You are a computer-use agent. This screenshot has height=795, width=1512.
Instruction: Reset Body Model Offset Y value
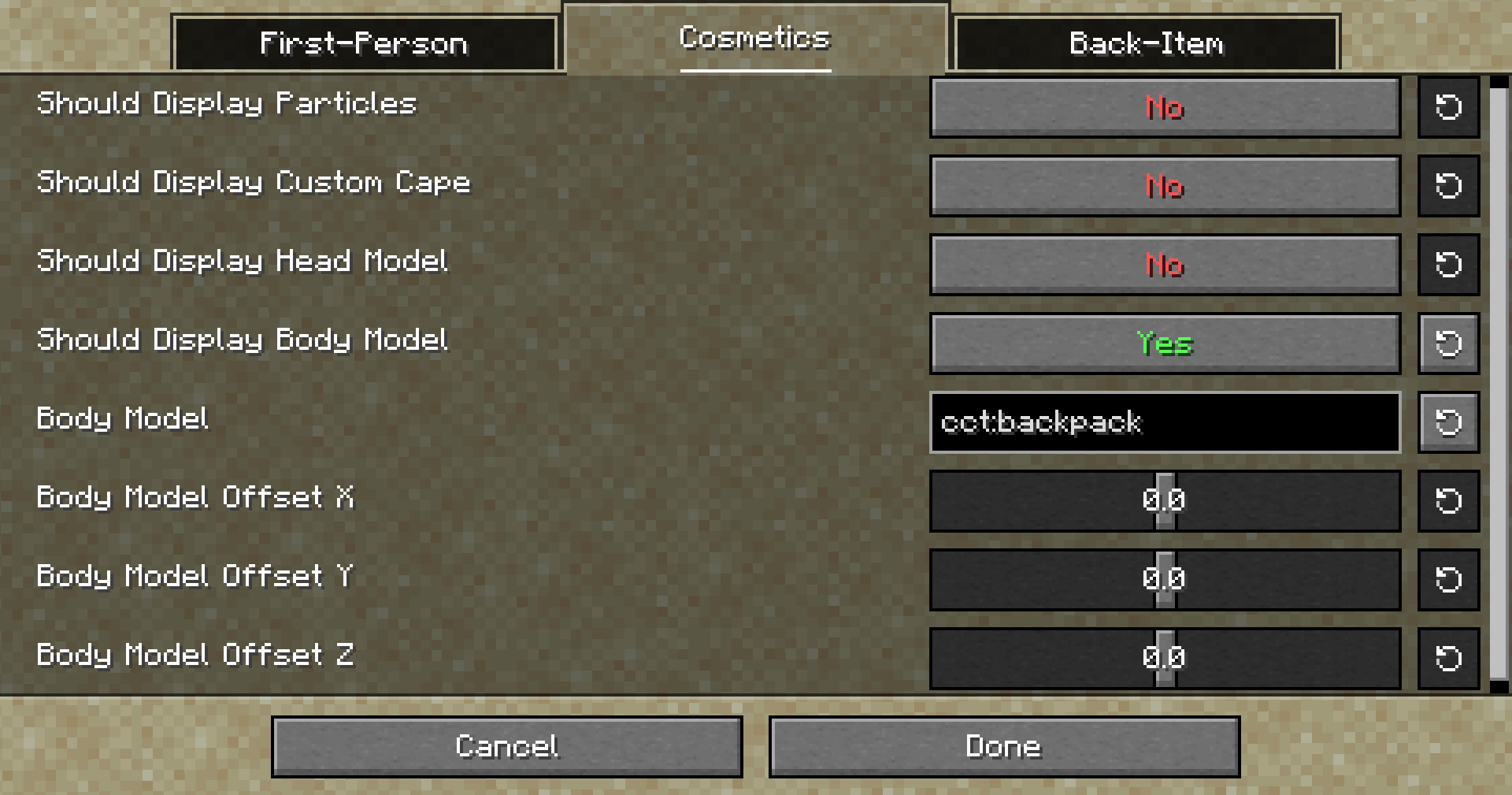(x=1448, y=580)
